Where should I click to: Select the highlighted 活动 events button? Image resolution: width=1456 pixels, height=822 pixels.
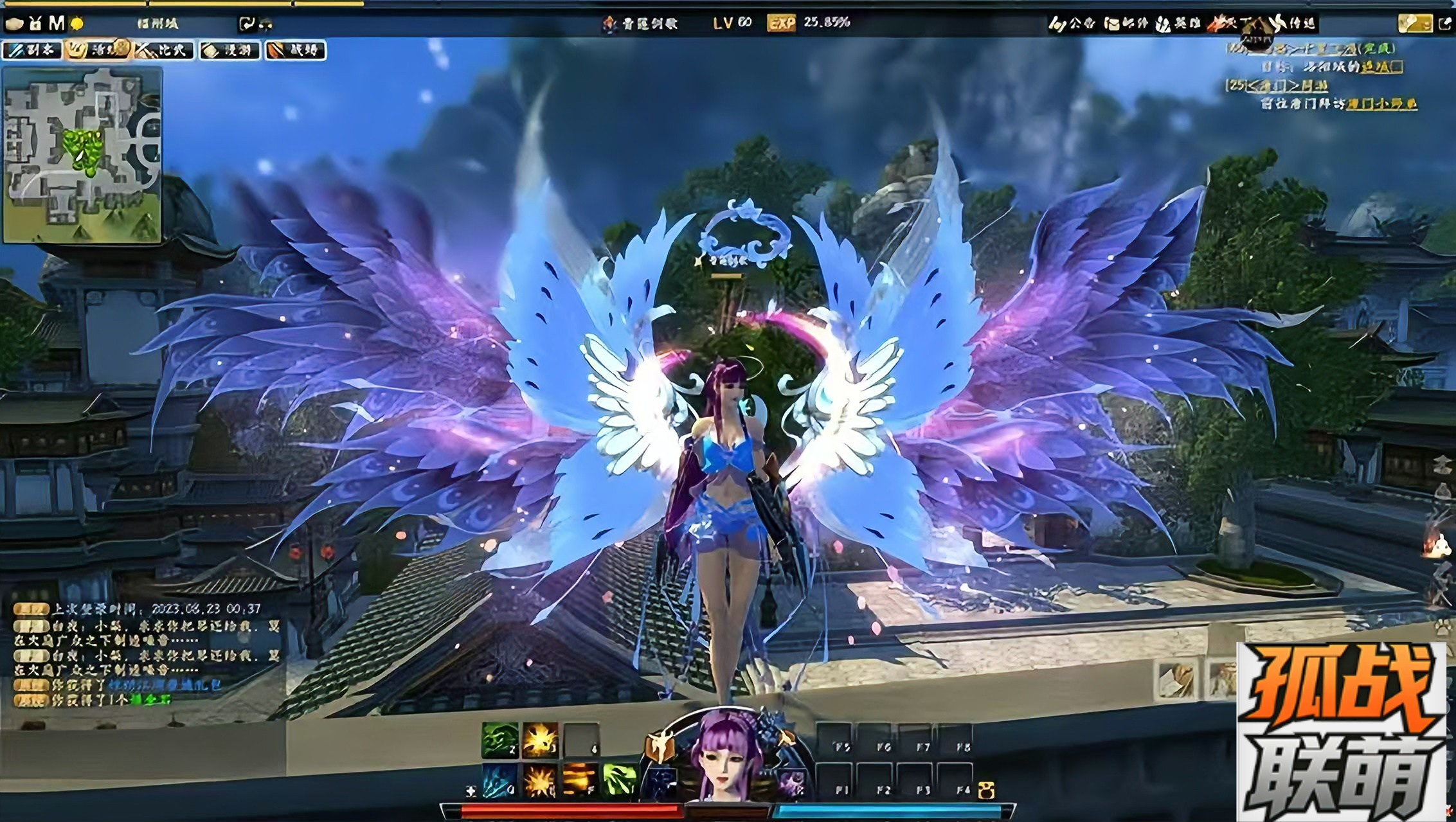coord(98,50)
